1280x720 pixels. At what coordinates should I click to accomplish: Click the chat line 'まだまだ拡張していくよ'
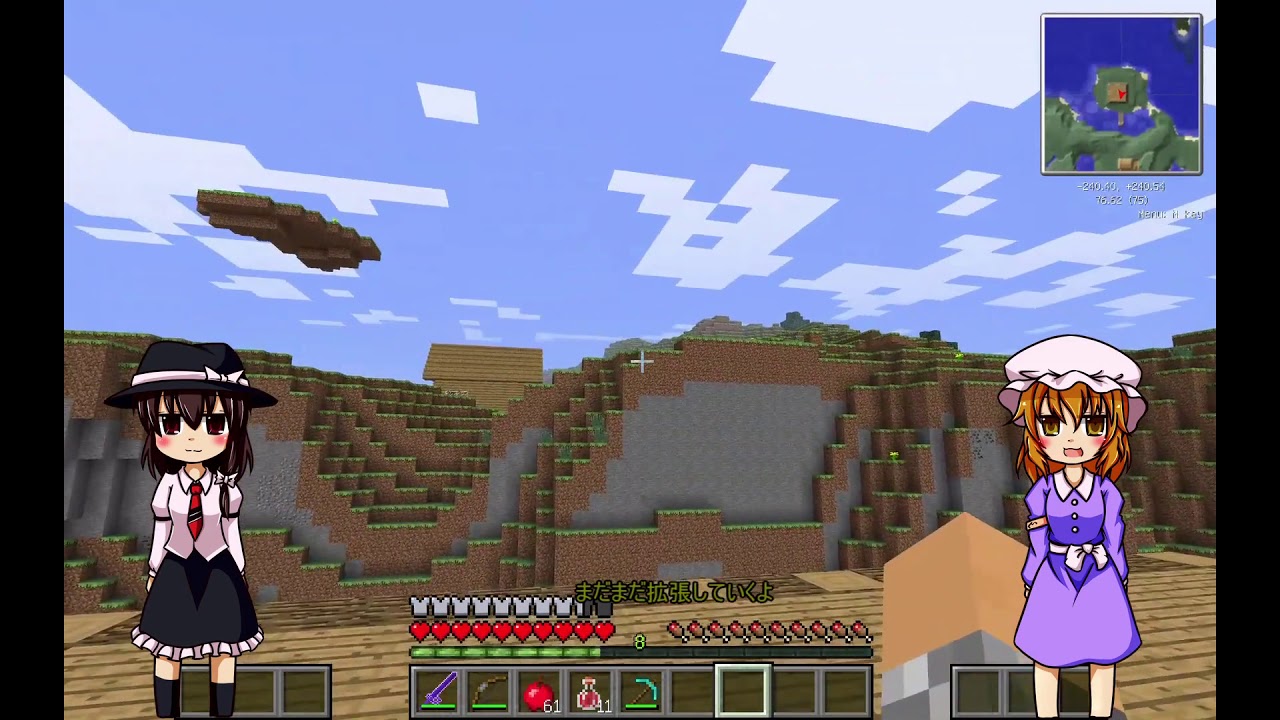(x=672, y=592)
